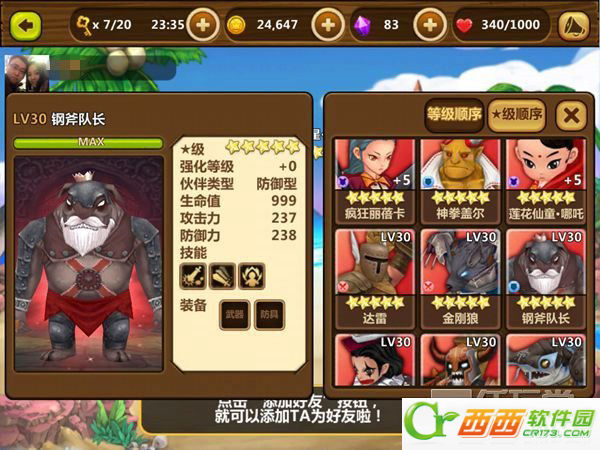Sort heroes by 等级顺序
This screenshot has width=600, height=450.
tap(454, 115)
